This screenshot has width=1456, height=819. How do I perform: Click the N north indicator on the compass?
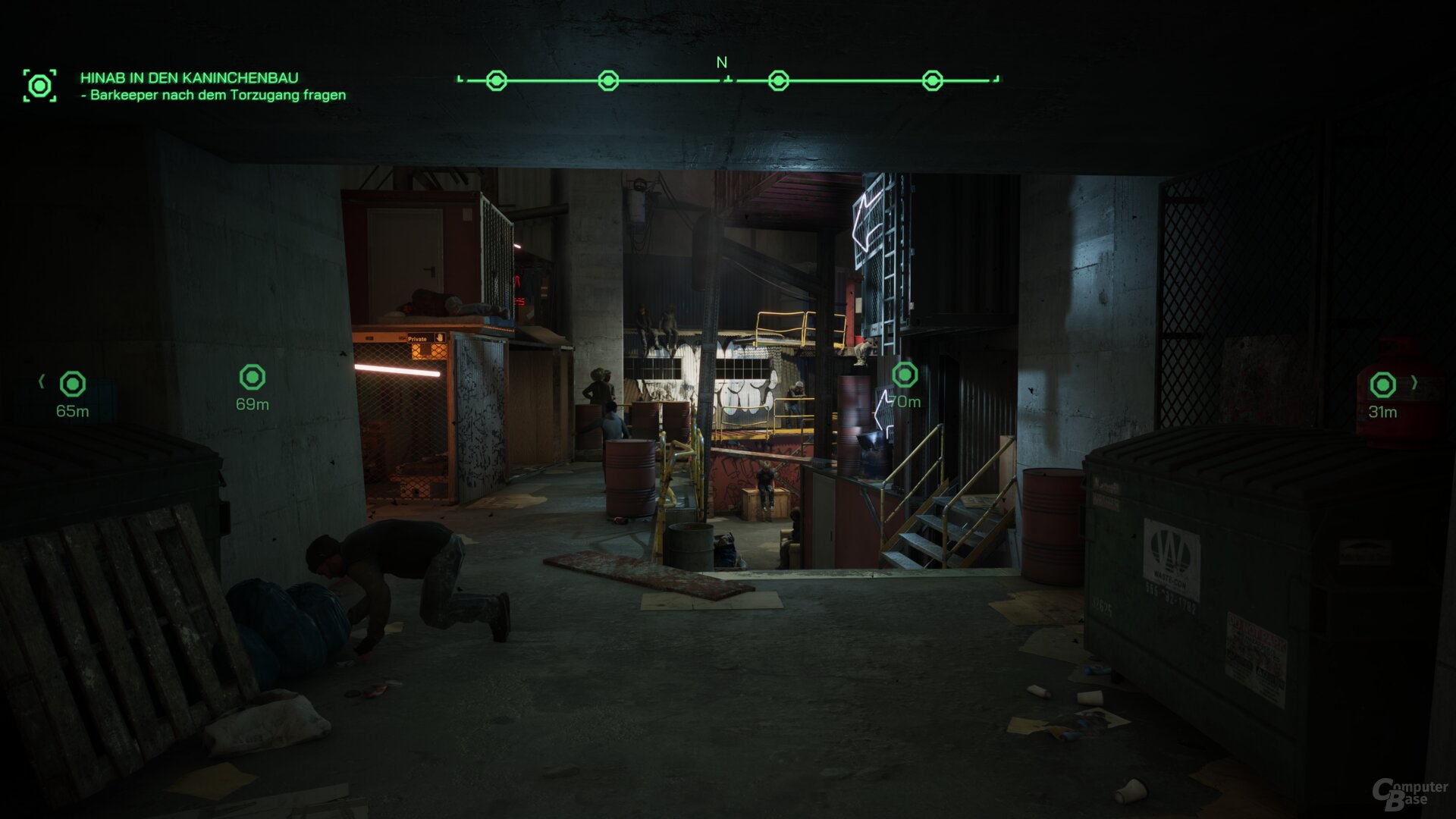(720, 64)
